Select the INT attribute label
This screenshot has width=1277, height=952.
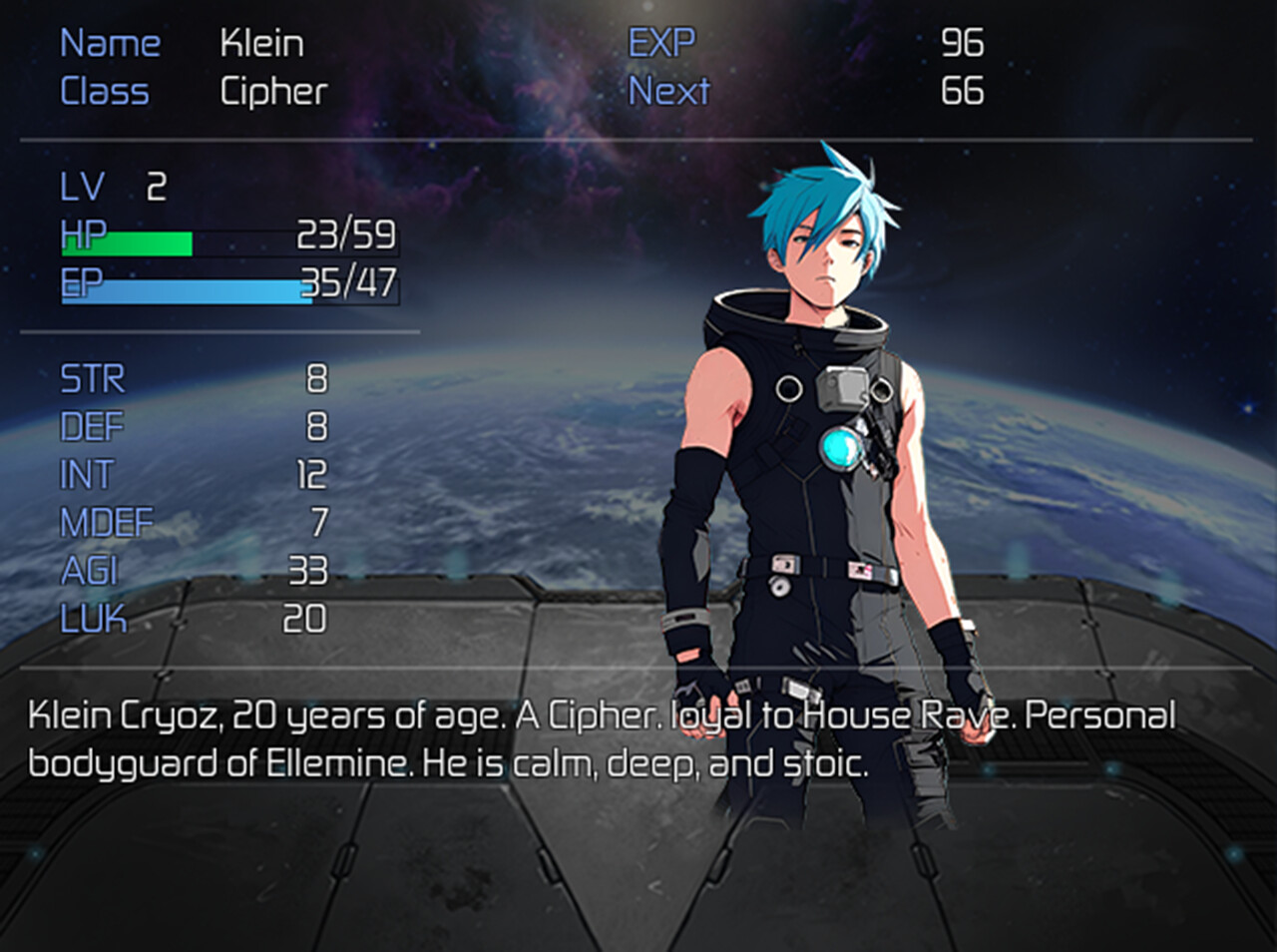coord(88,474)
